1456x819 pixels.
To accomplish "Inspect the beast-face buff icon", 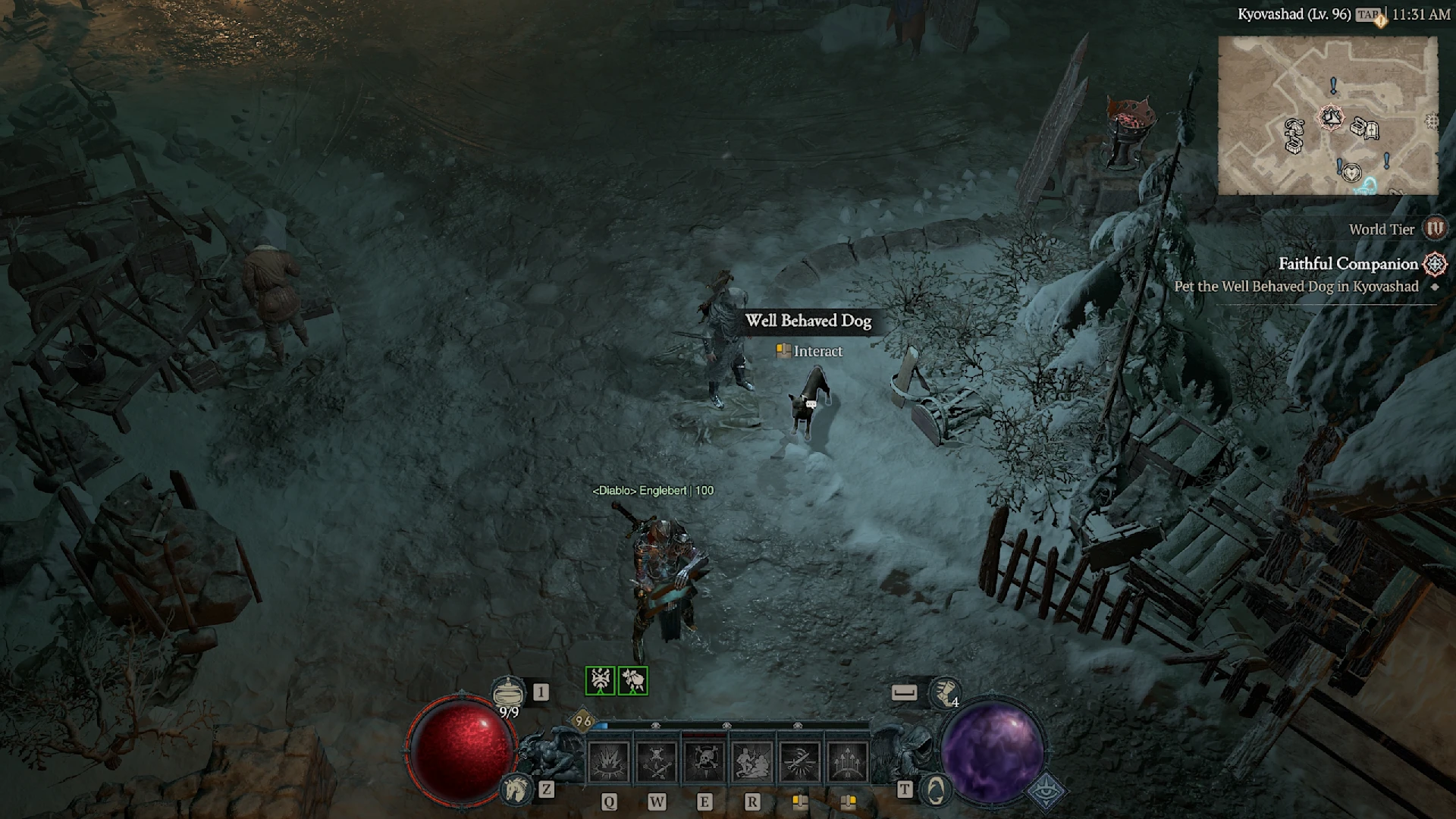I will [x=600, y=680].
